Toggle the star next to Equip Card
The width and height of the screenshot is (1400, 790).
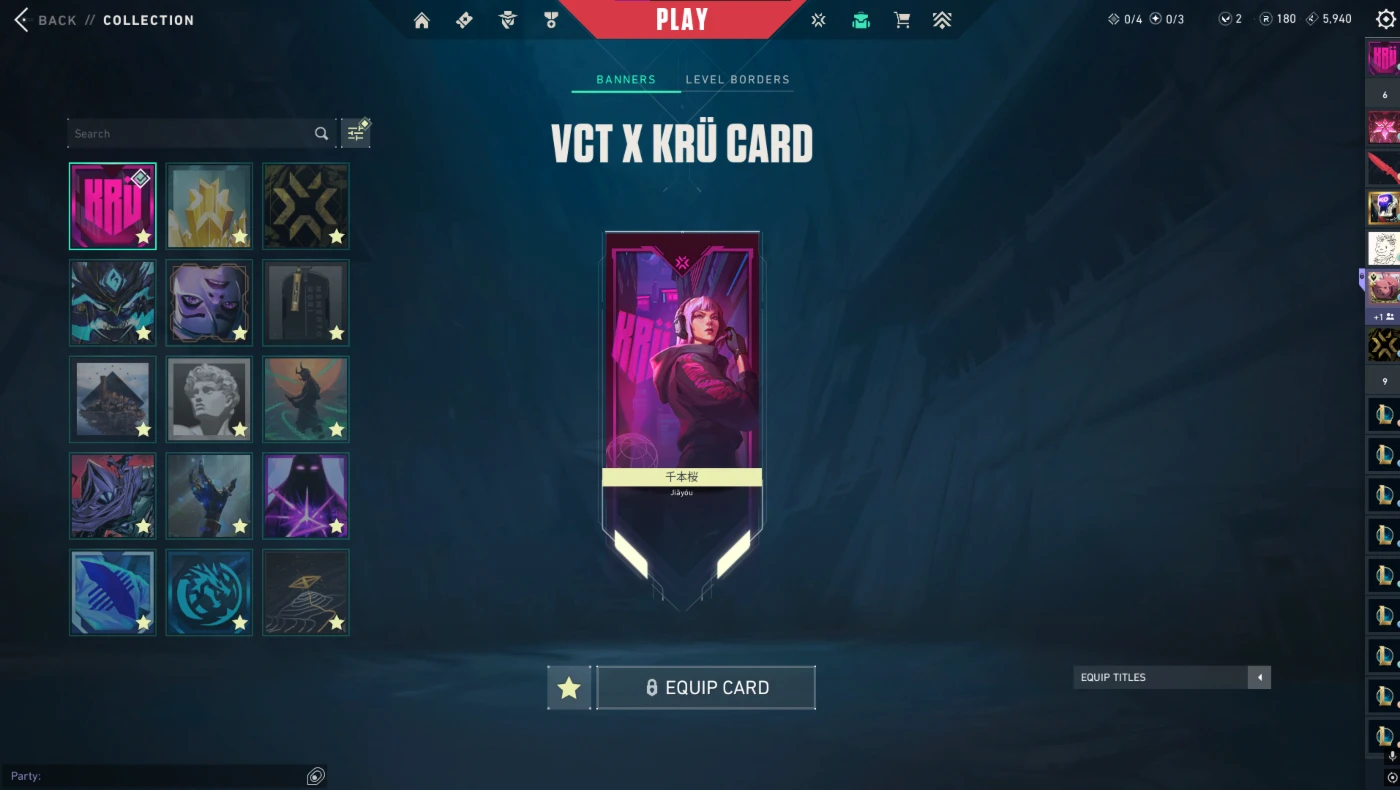(x=568, y=687)
